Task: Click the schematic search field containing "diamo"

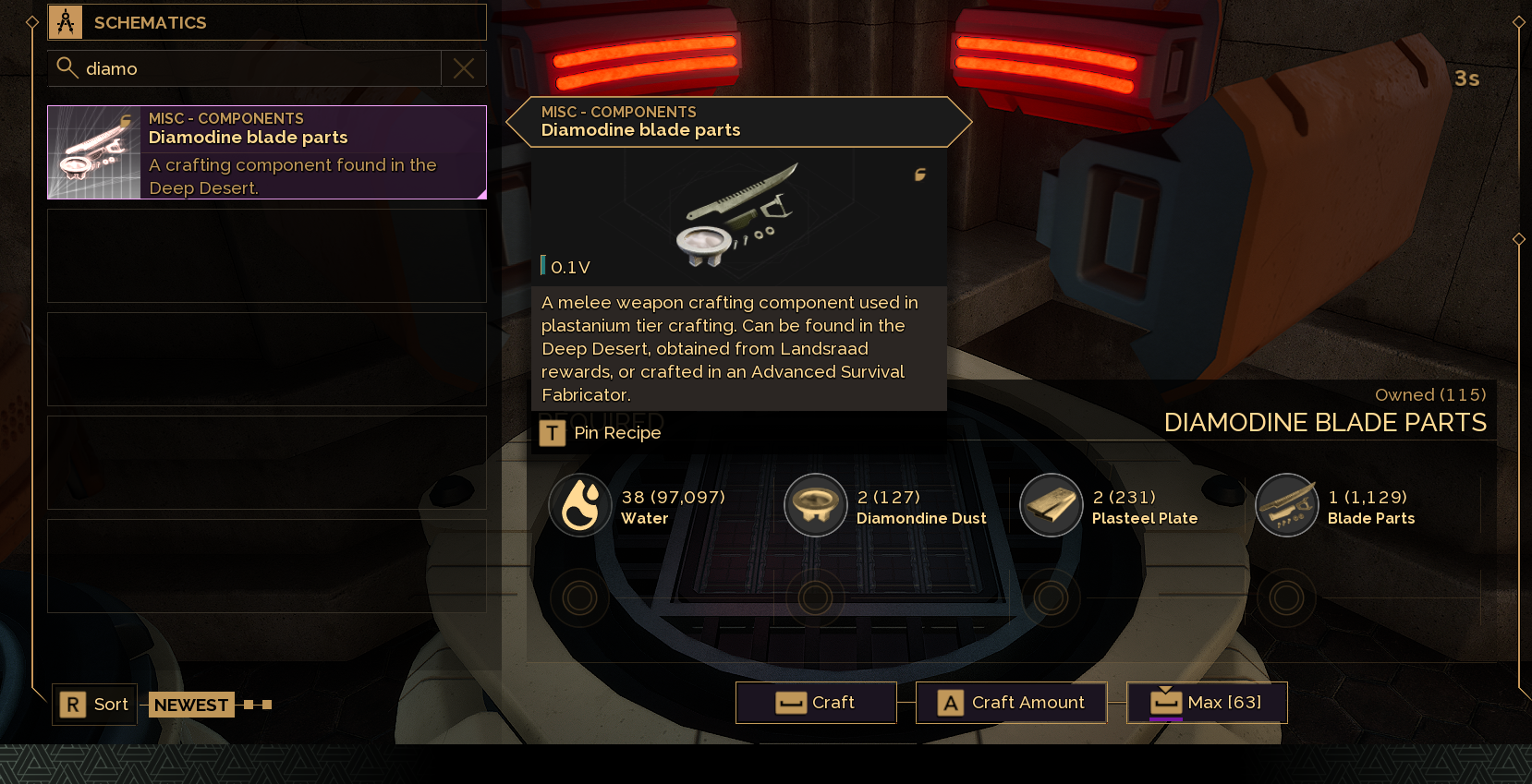Action: (249, 68)
